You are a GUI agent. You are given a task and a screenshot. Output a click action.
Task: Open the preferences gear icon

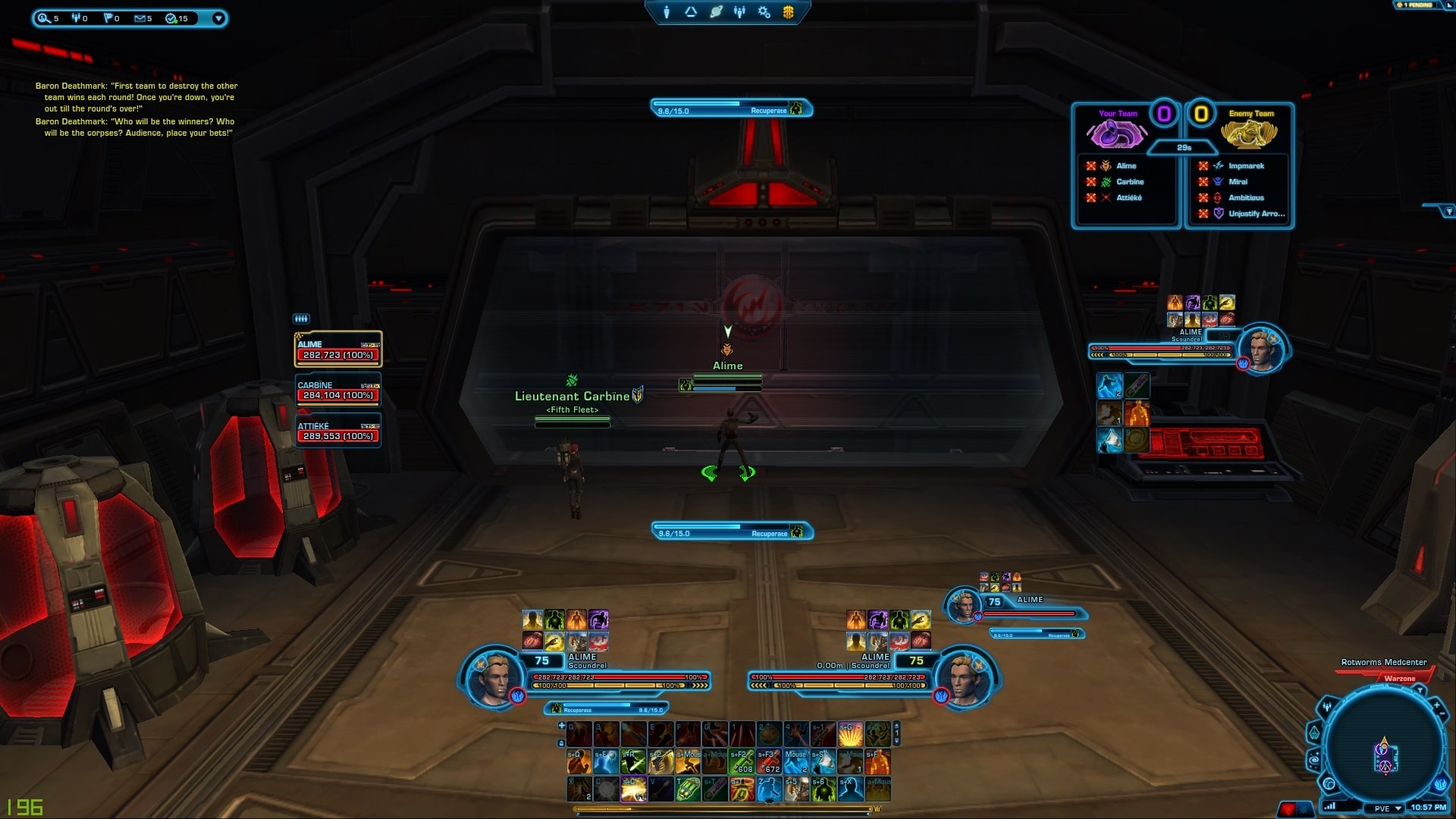(x=764, y=12)
